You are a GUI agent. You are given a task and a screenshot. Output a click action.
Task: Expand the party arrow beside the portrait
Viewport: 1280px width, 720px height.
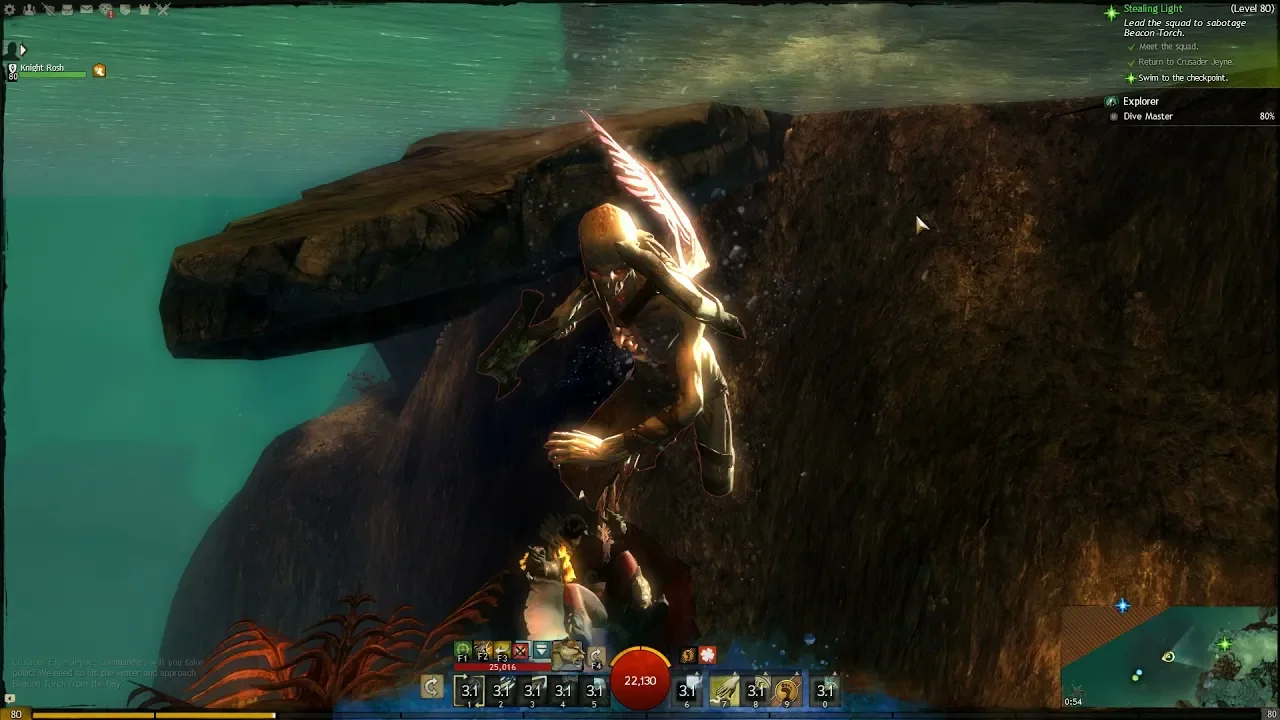[x=23, y=49]
